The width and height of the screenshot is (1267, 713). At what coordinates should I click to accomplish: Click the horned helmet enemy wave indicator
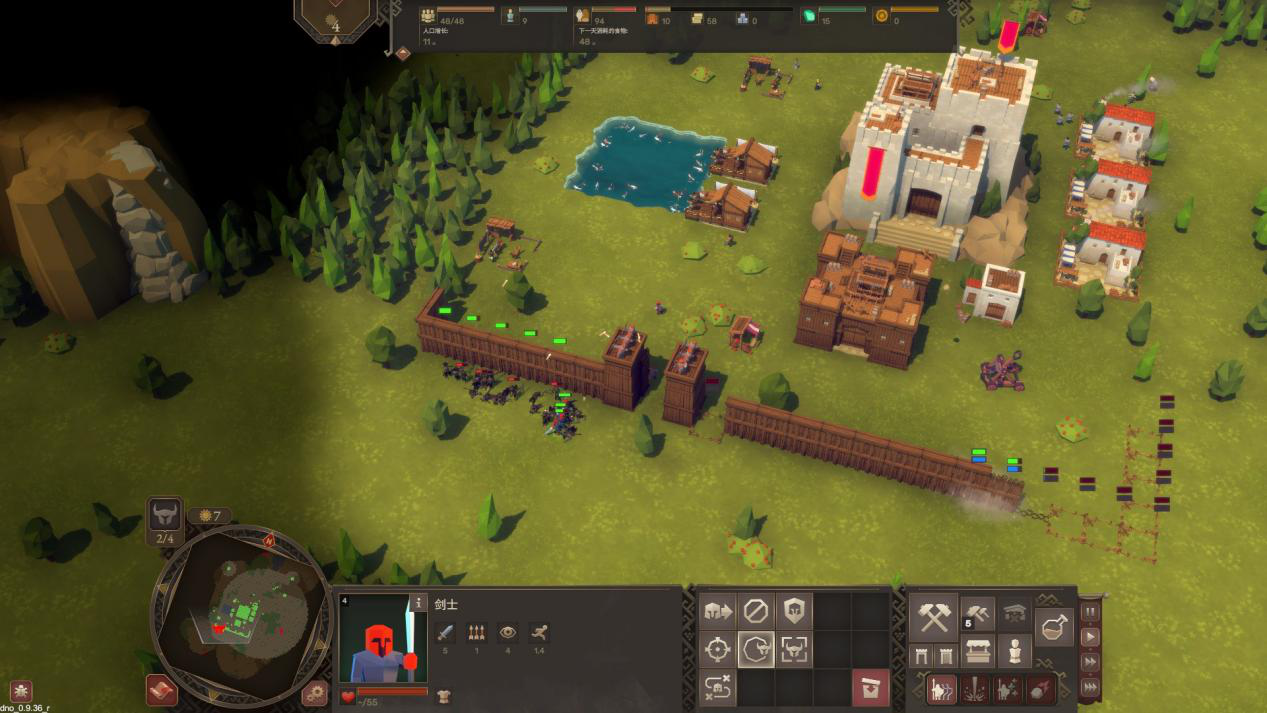pyautogui.click(x=165, y=516)
